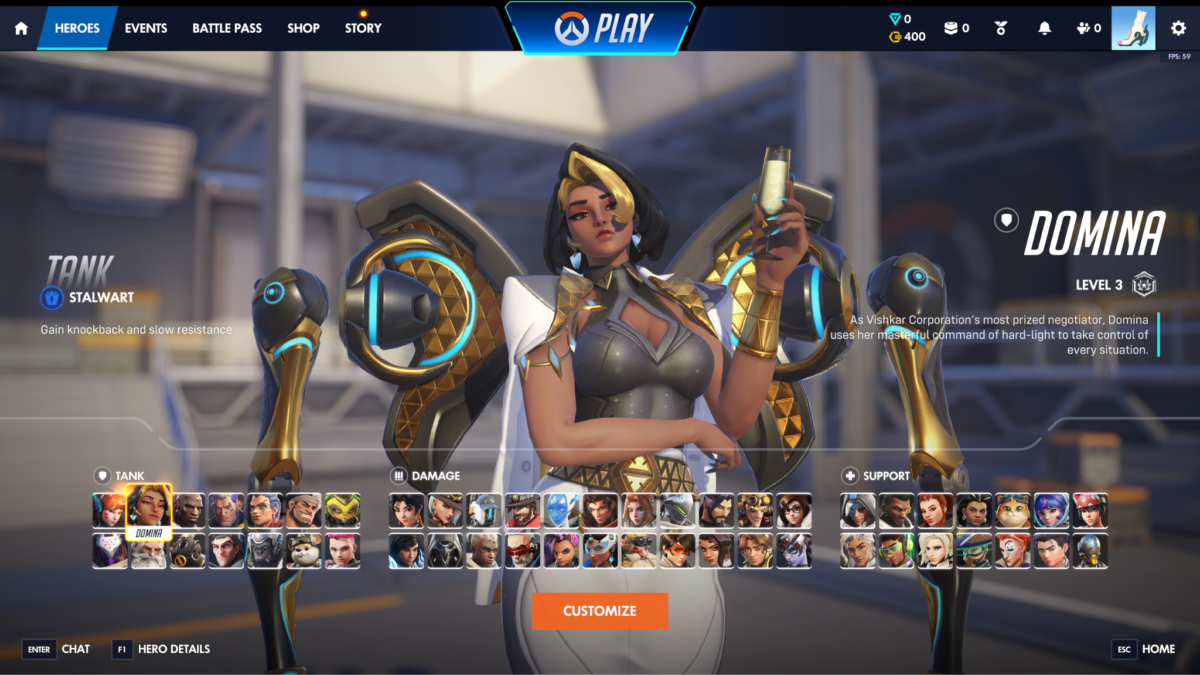The width and height of the screenshot is (1200, 675).
Task: Click the Customize button
Action: 600,611
